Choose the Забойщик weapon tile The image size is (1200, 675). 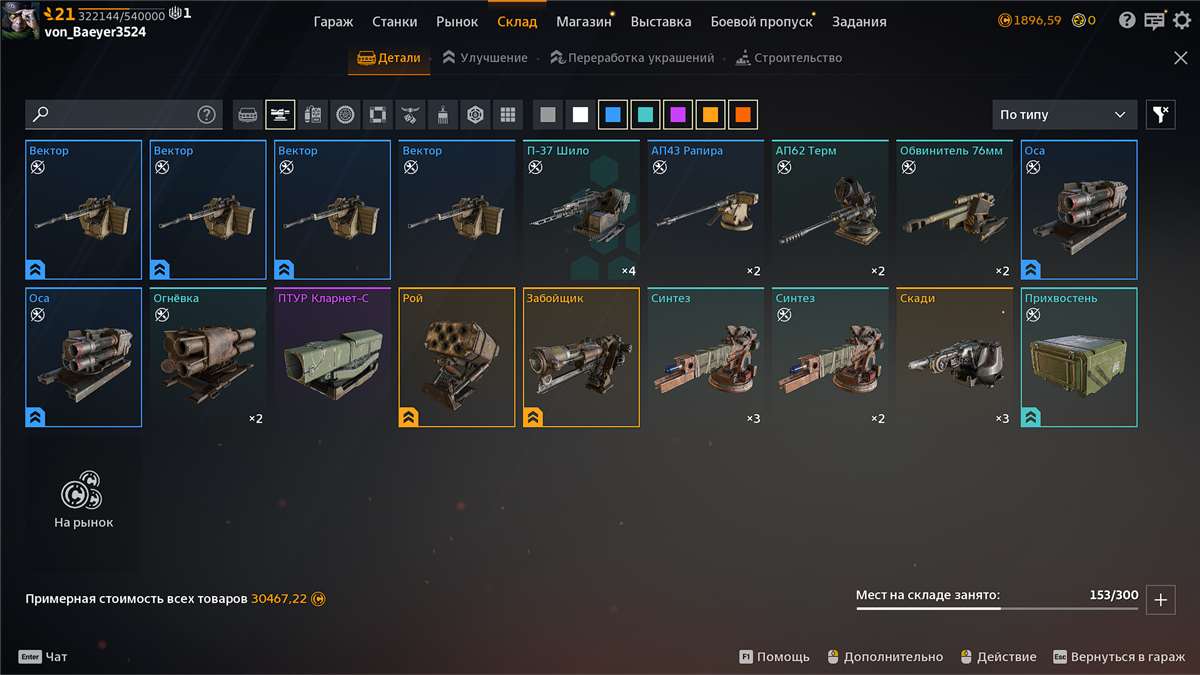tap(582, 357)
